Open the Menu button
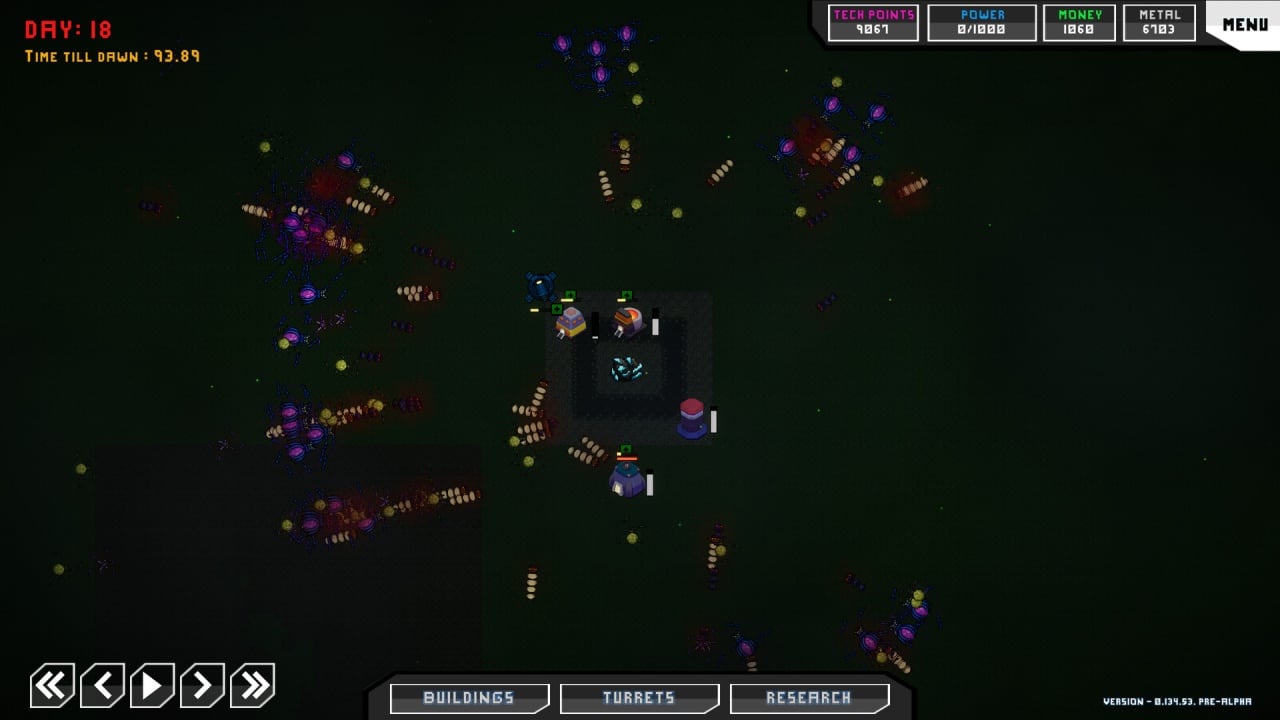 pos(1244,24)
